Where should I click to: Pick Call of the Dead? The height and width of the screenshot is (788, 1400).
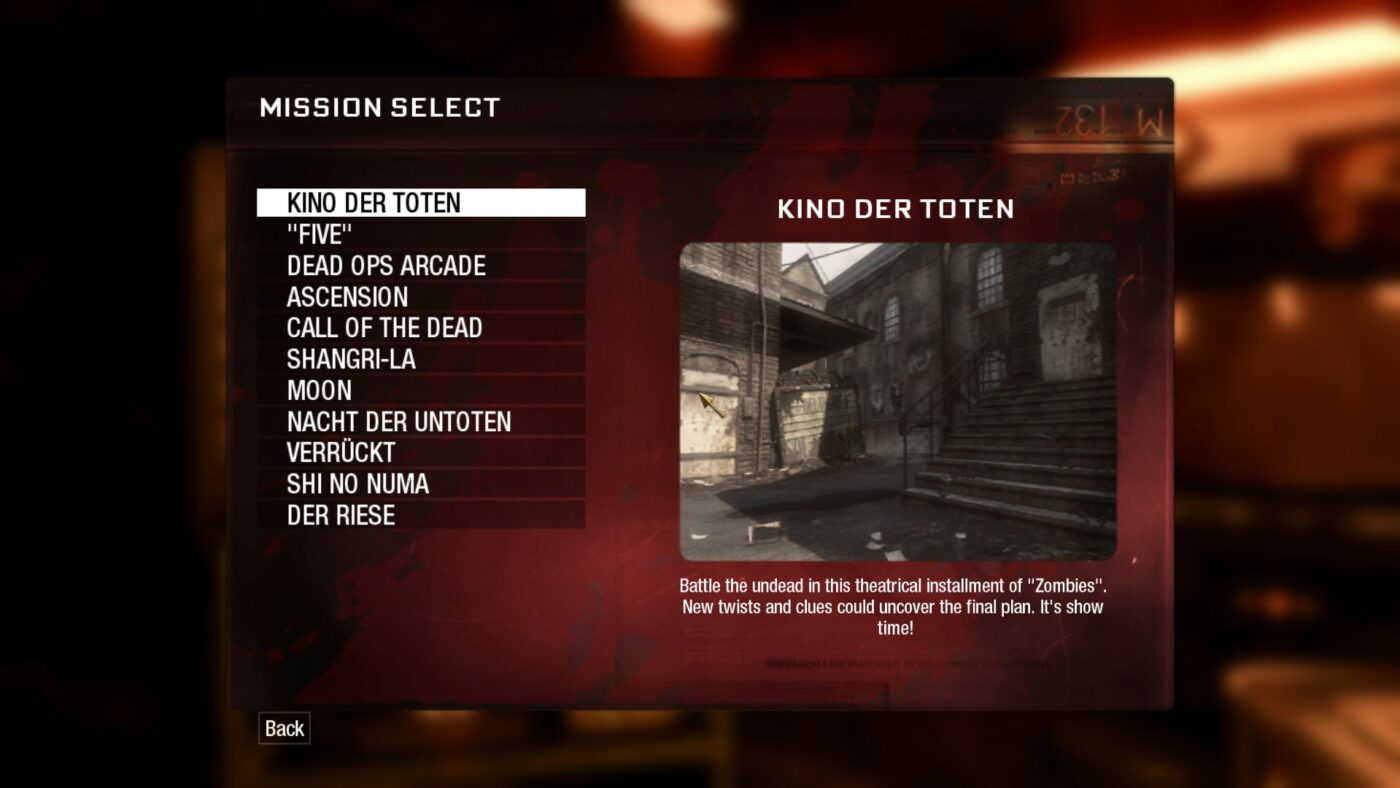(384, 328)
